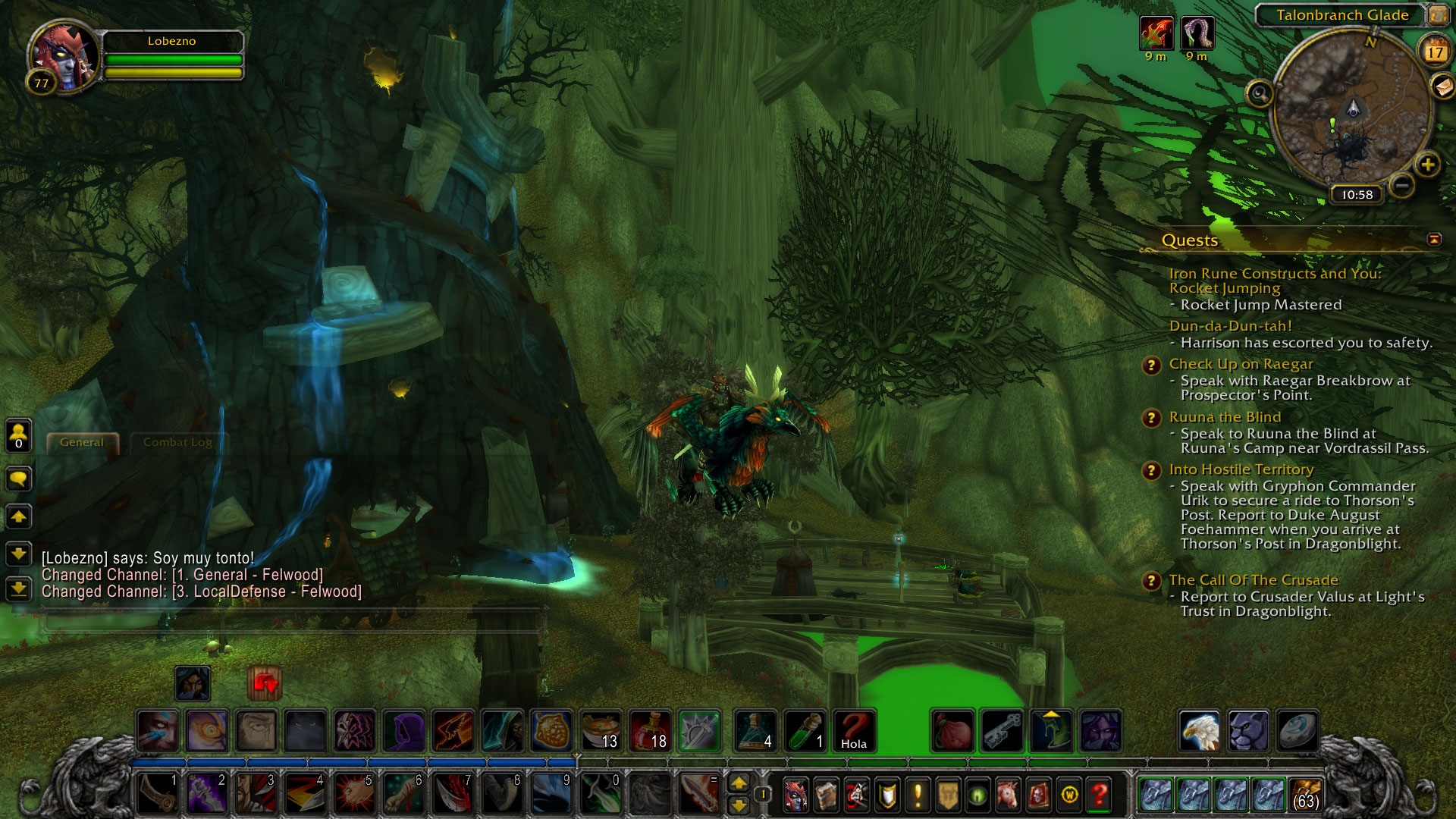The height and width of the screenshot is (819, 1456).
Task: Open the calendar showing day 17
Action: pos(1434,52)
